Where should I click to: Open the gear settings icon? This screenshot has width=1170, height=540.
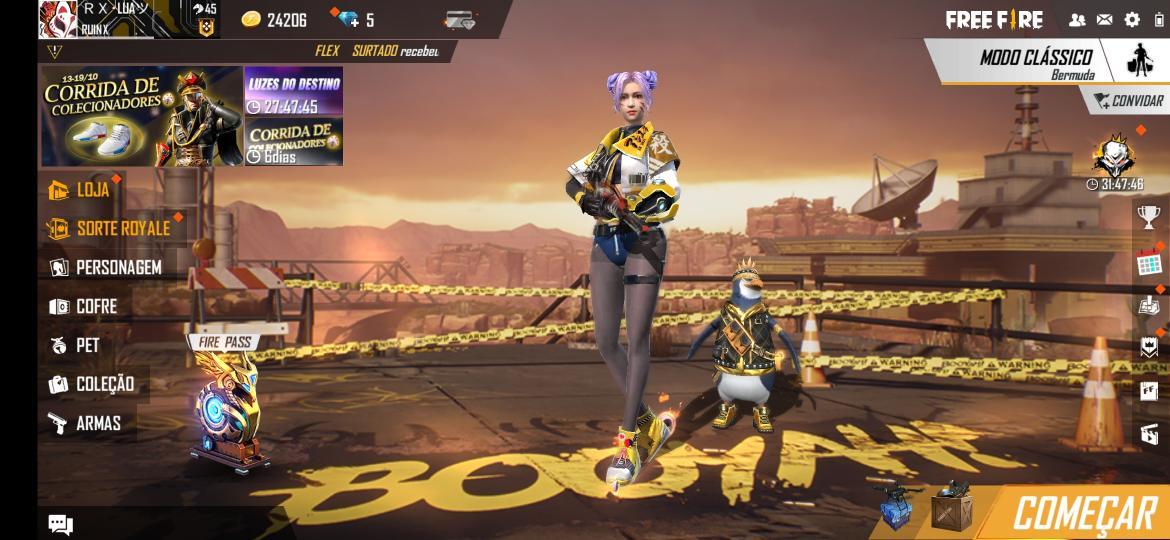tap(1132, 19)
